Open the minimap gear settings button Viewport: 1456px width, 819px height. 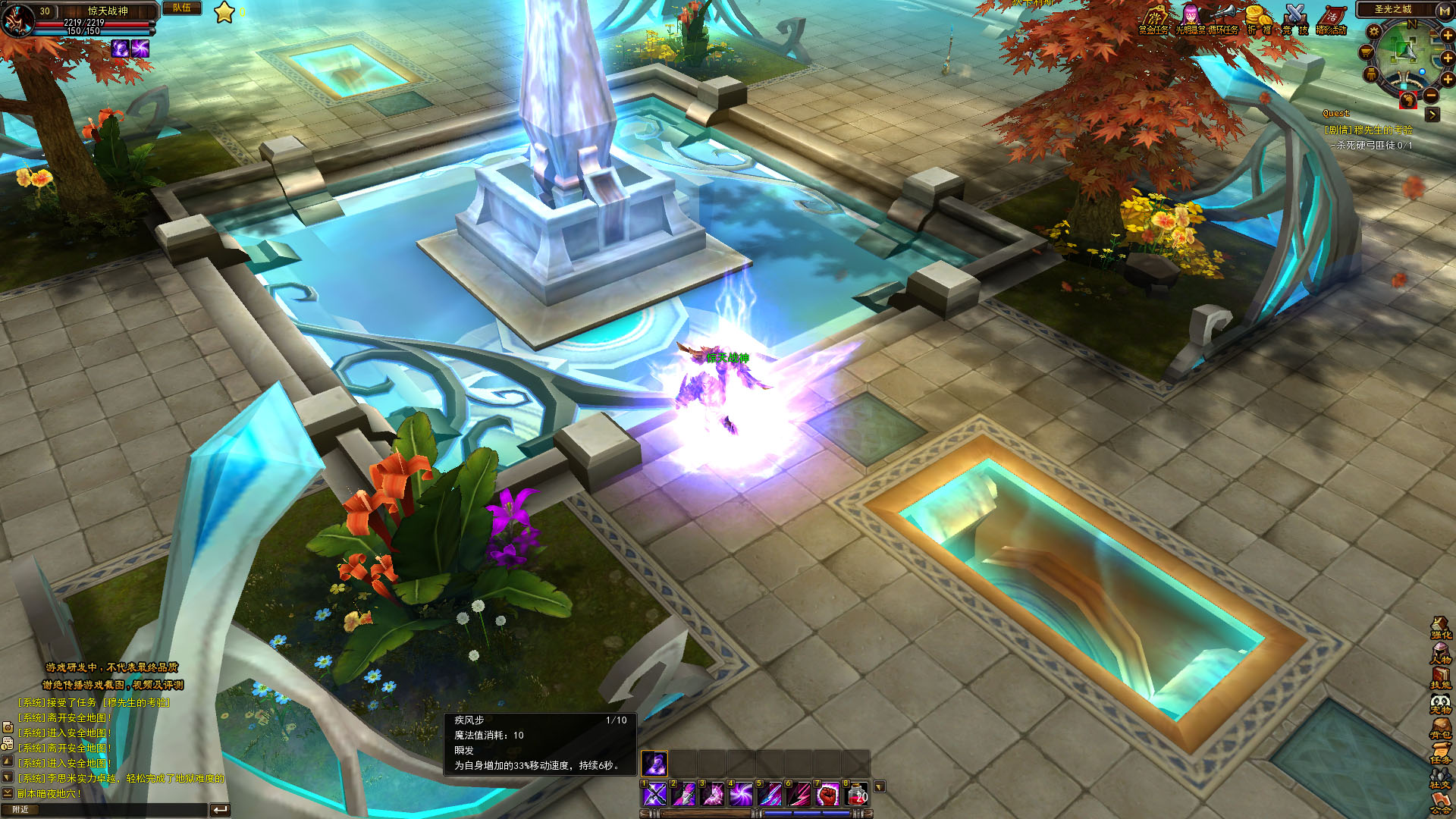pos(1373,32)
